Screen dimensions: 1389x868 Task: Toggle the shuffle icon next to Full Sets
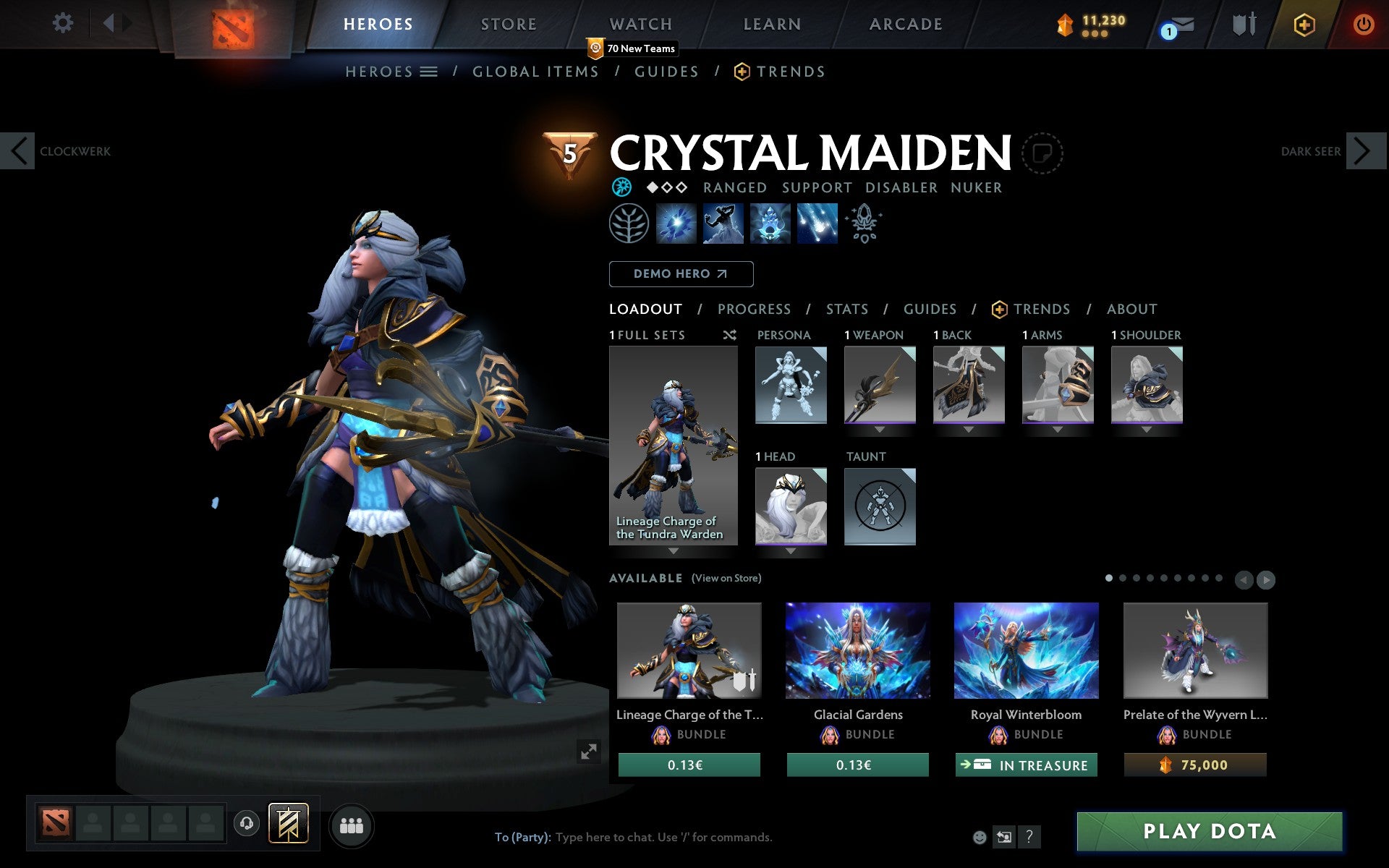(x=730, y=335)
